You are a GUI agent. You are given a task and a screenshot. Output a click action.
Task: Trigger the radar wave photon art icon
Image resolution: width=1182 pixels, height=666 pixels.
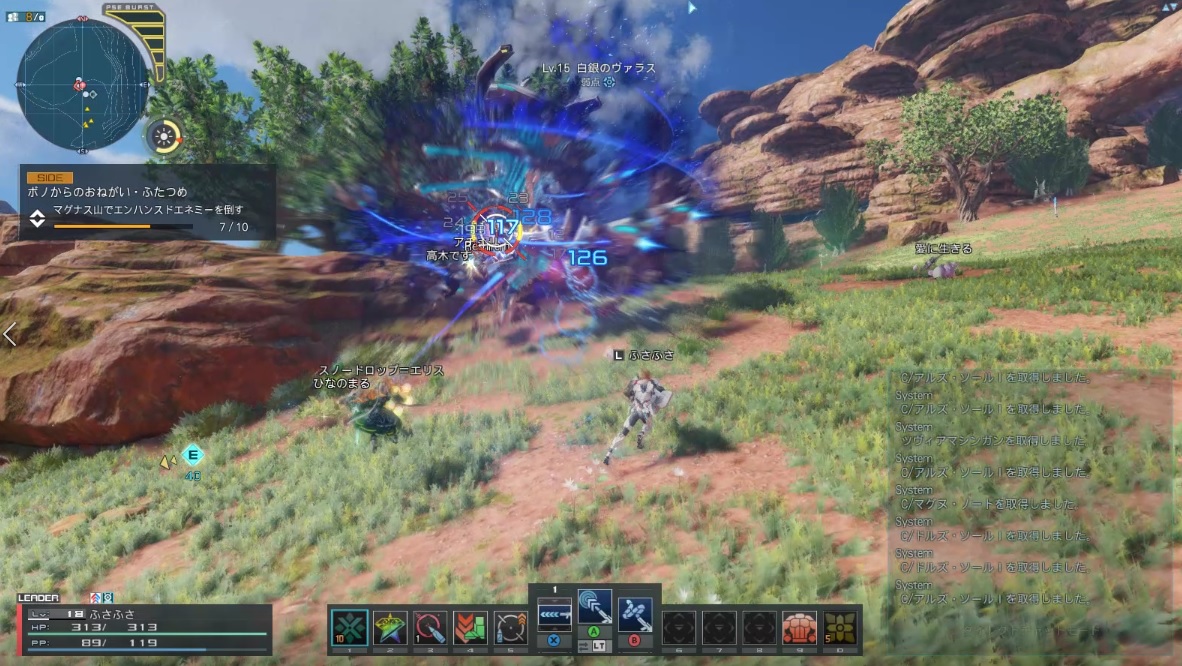point(594,607)
